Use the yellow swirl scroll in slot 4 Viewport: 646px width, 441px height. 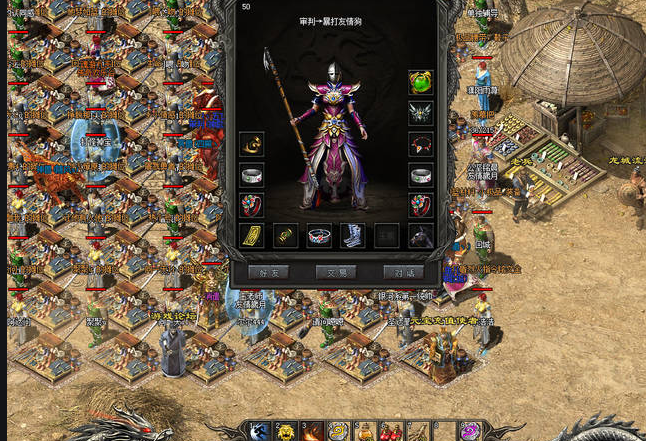coord(339,432)
